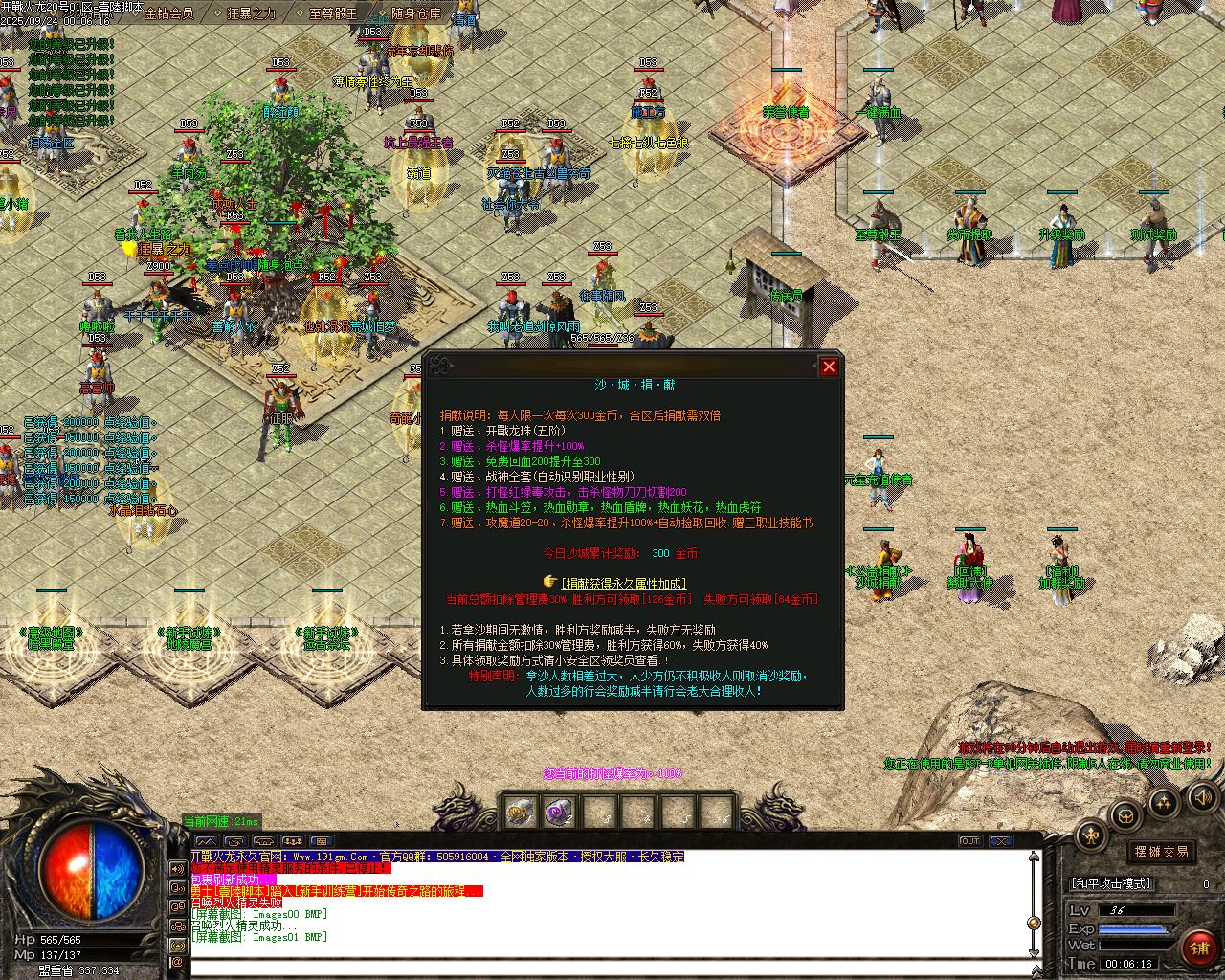Open the trade icon on the right panel
1225x980 pixels.
pos(1125,815)
